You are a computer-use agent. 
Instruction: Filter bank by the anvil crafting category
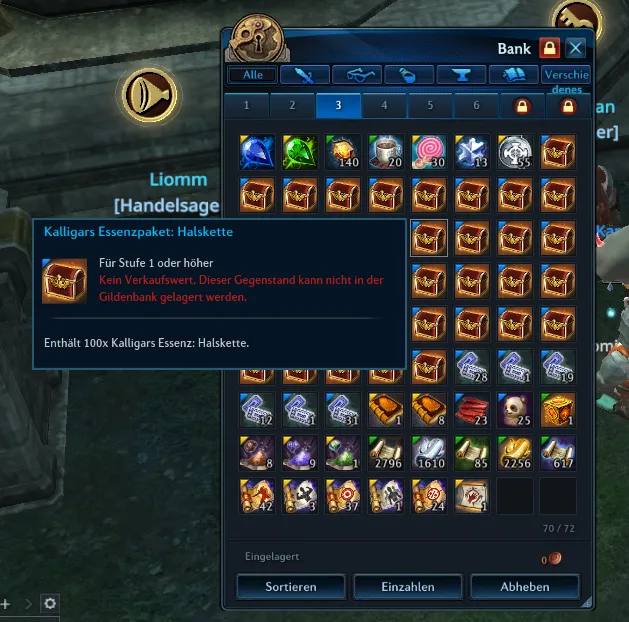click(462, 75)
